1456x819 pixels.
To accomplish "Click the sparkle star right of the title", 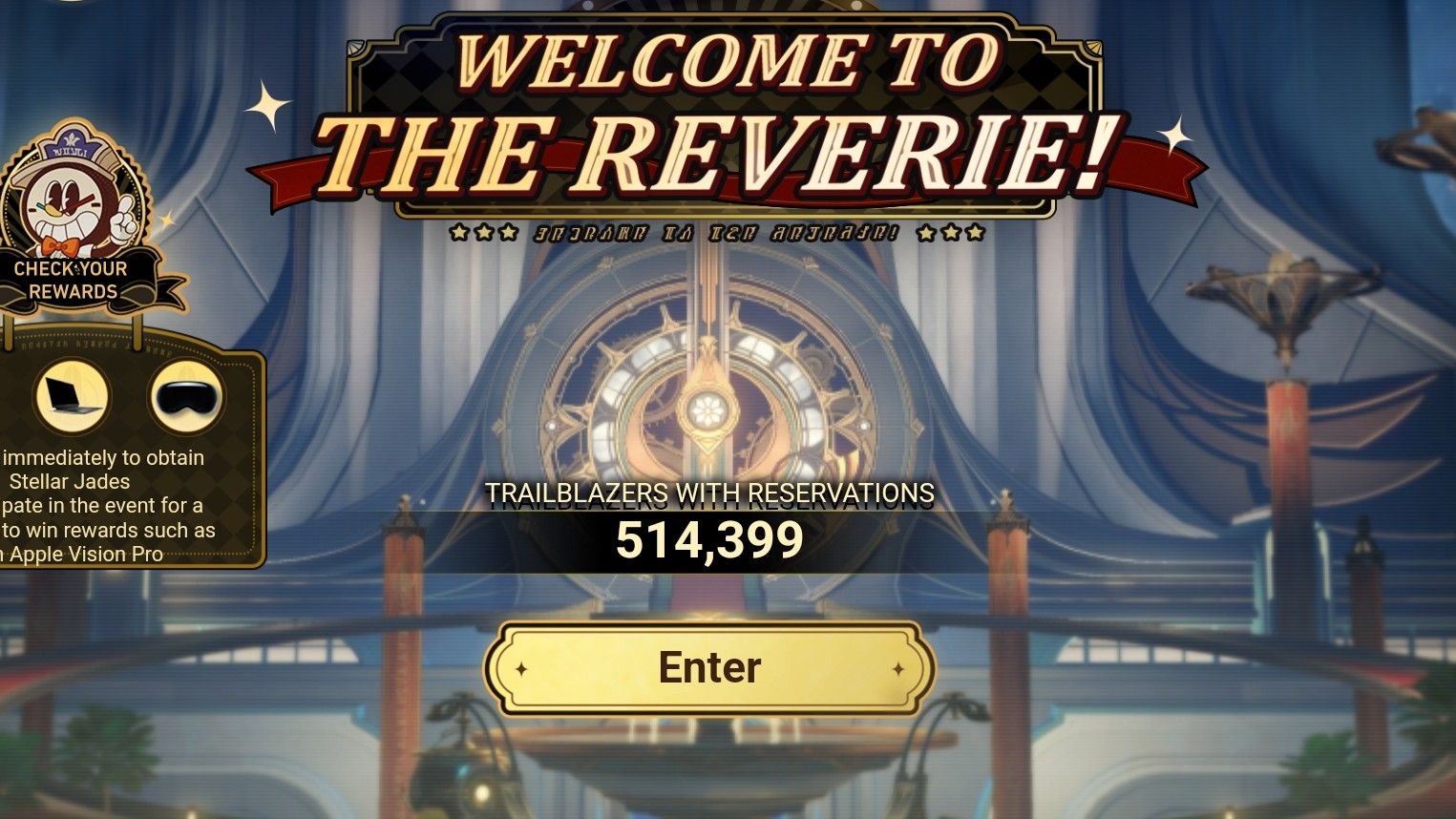I will [1176, 134].
